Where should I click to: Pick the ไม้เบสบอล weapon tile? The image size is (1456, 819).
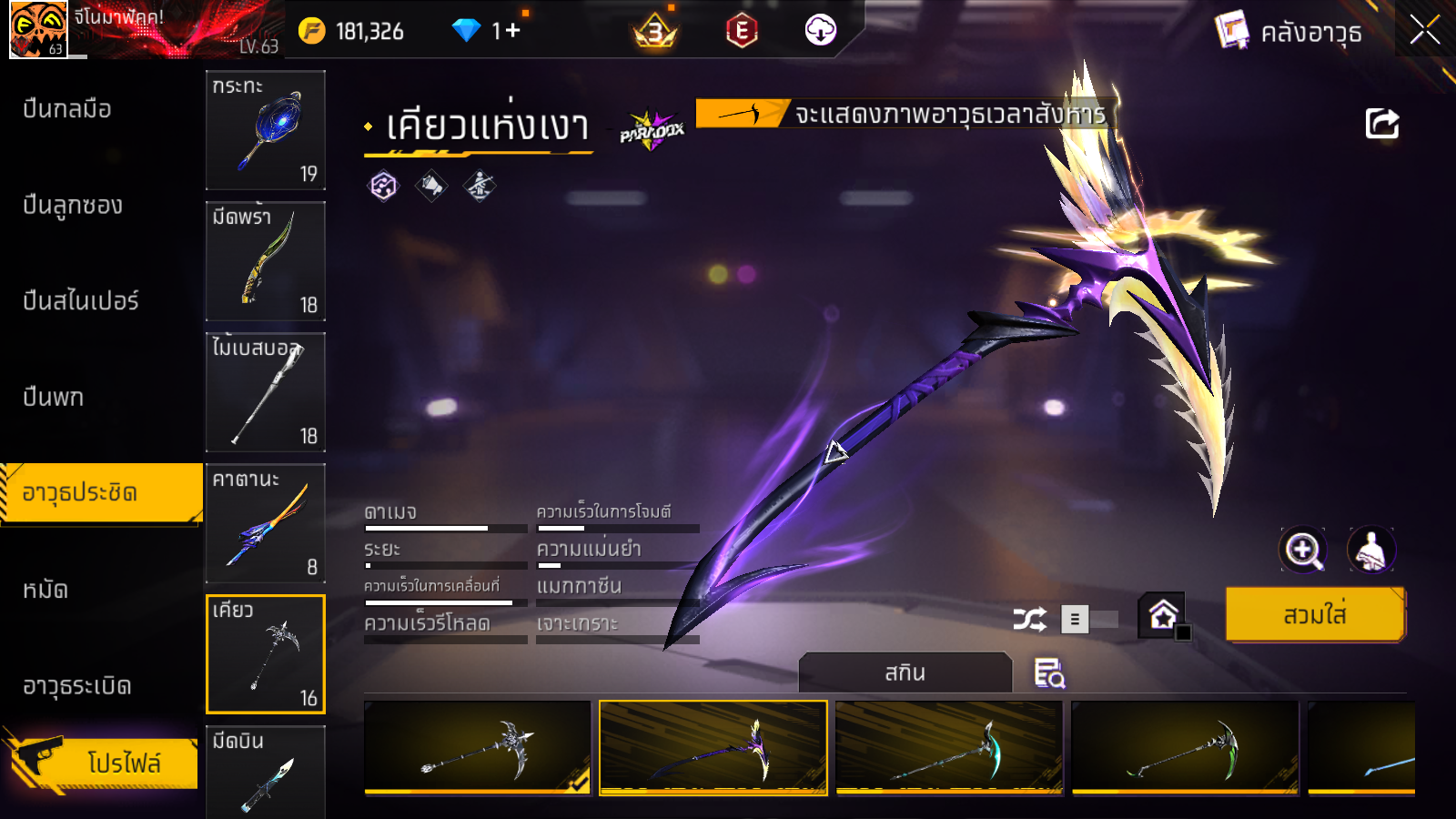click(x=266, y=392)
